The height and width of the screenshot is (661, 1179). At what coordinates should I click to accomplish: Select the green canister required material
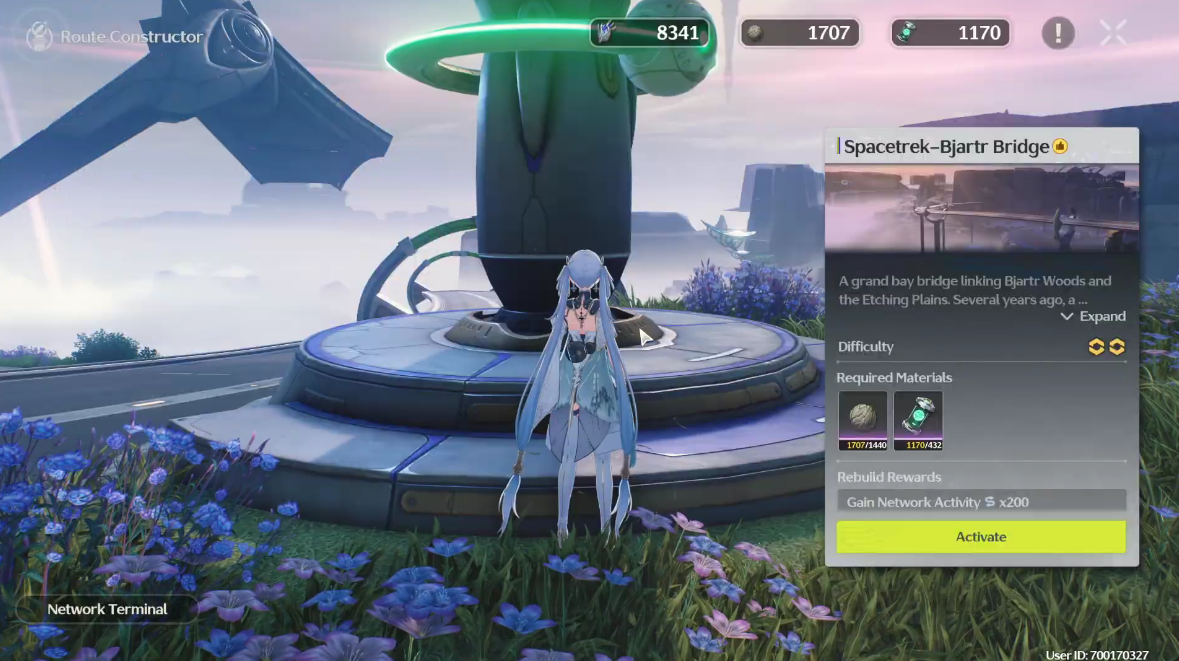917,416
